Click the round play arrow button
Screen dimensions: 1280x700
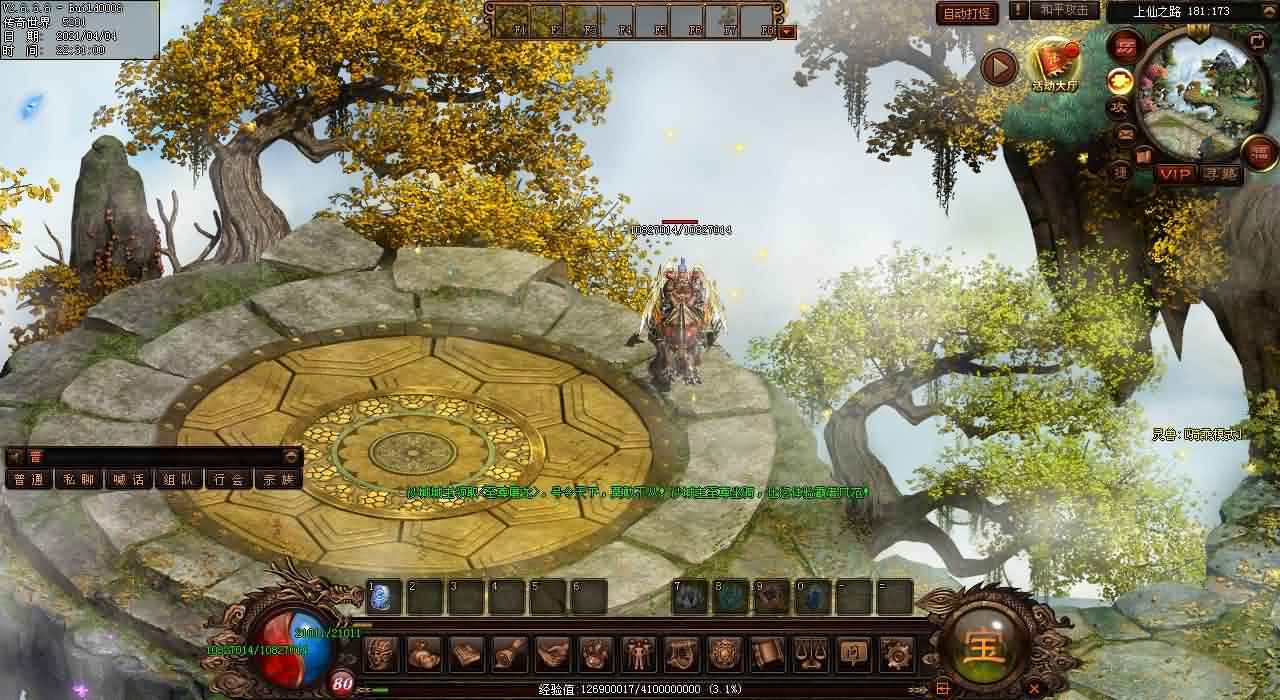coord(998,68)
